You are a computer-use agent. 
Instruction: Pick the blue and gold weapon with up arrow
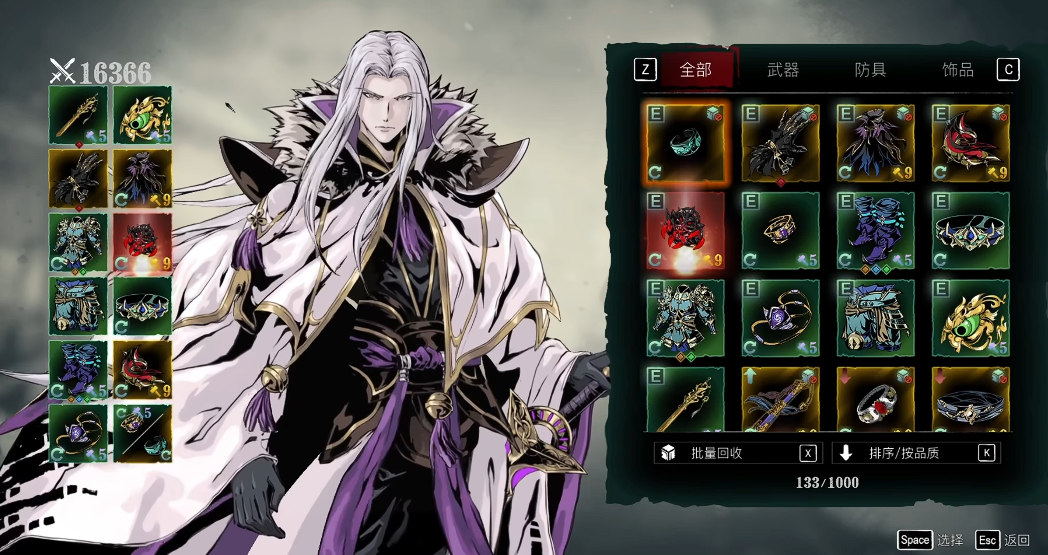tap(780, 402)
